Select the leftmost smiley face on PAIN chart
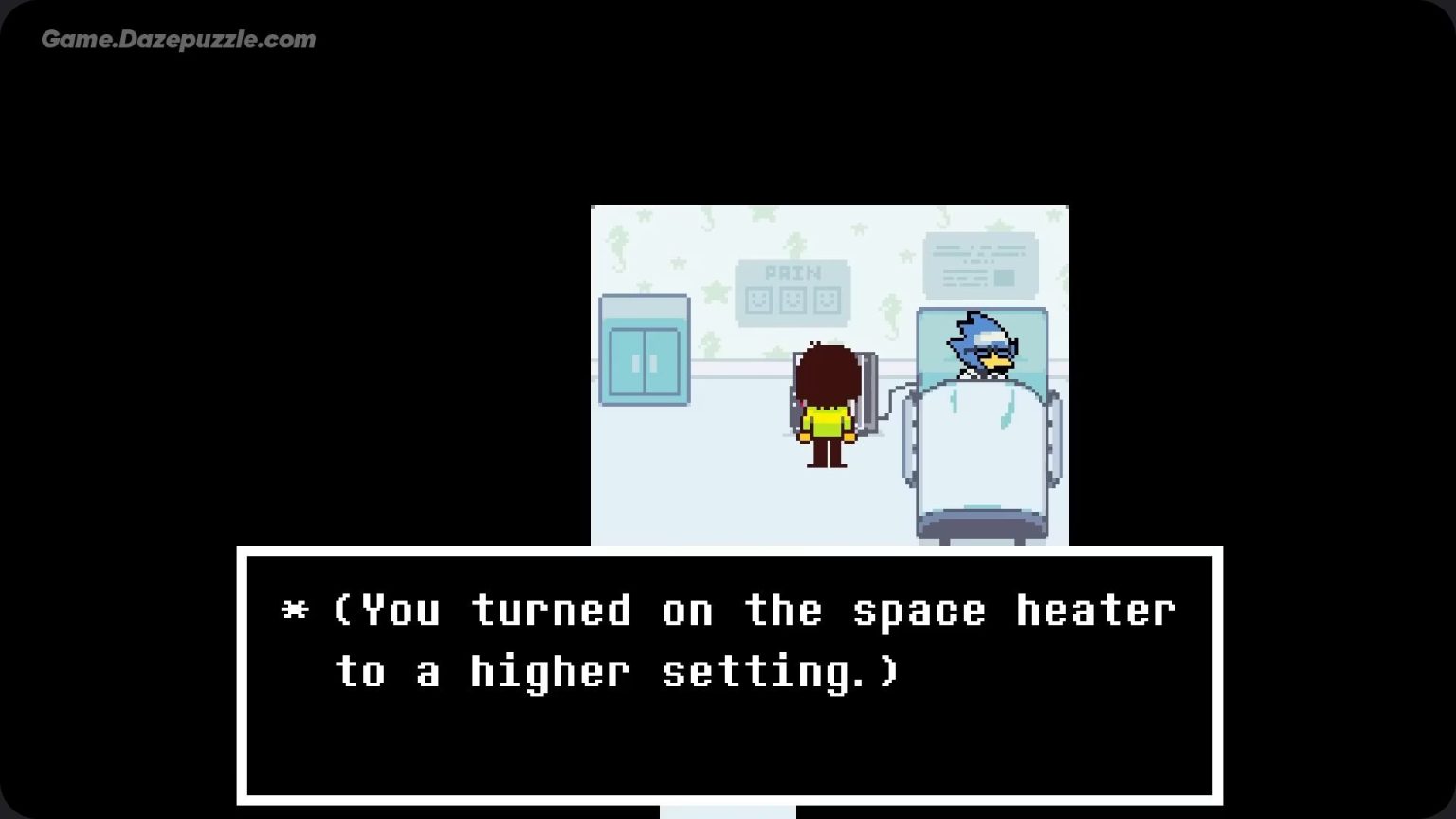Viewport: 1456px width, 819px height. coord(759,300)
